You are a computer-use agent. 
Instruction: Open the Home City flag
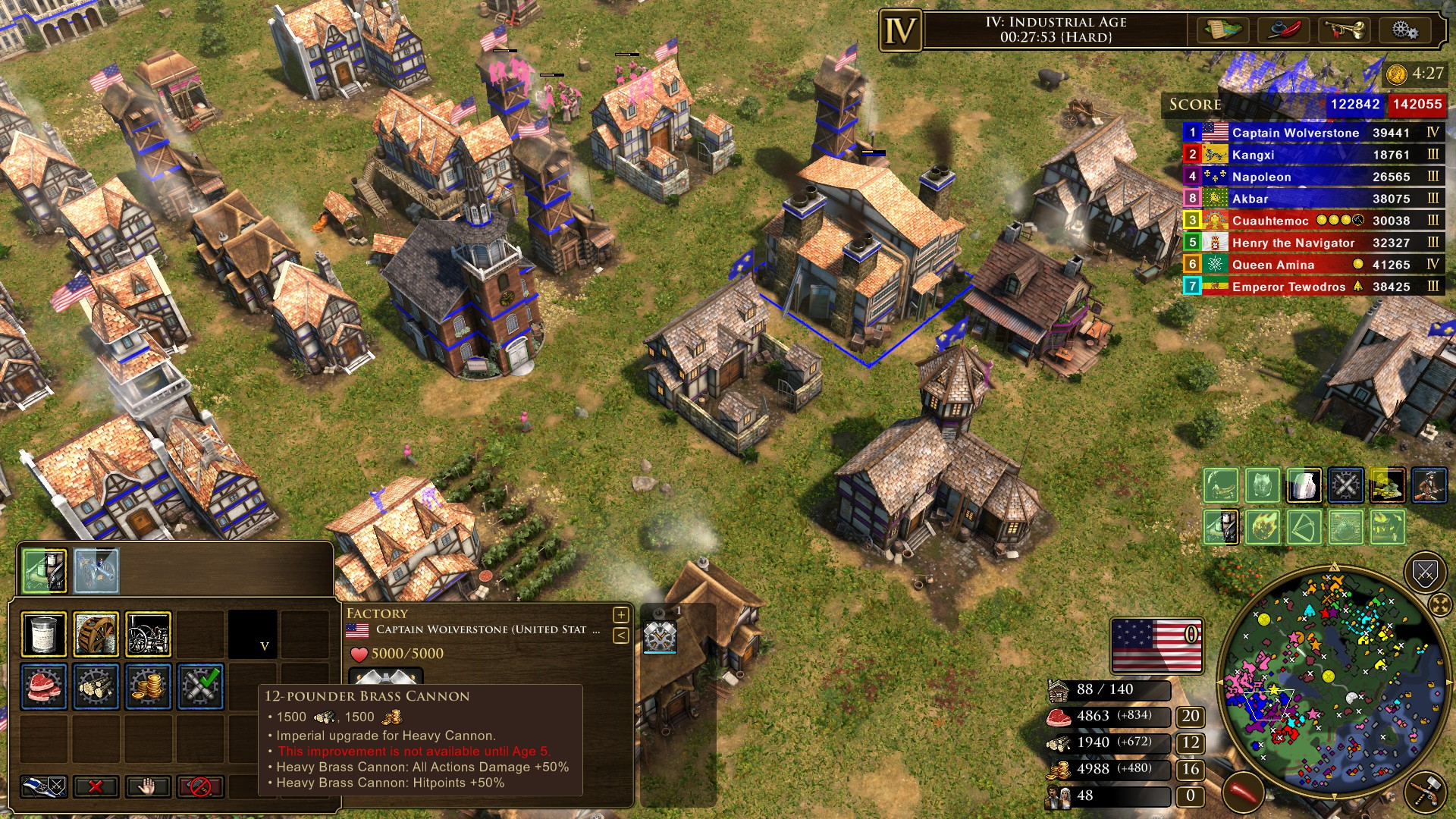point(1156,646)
